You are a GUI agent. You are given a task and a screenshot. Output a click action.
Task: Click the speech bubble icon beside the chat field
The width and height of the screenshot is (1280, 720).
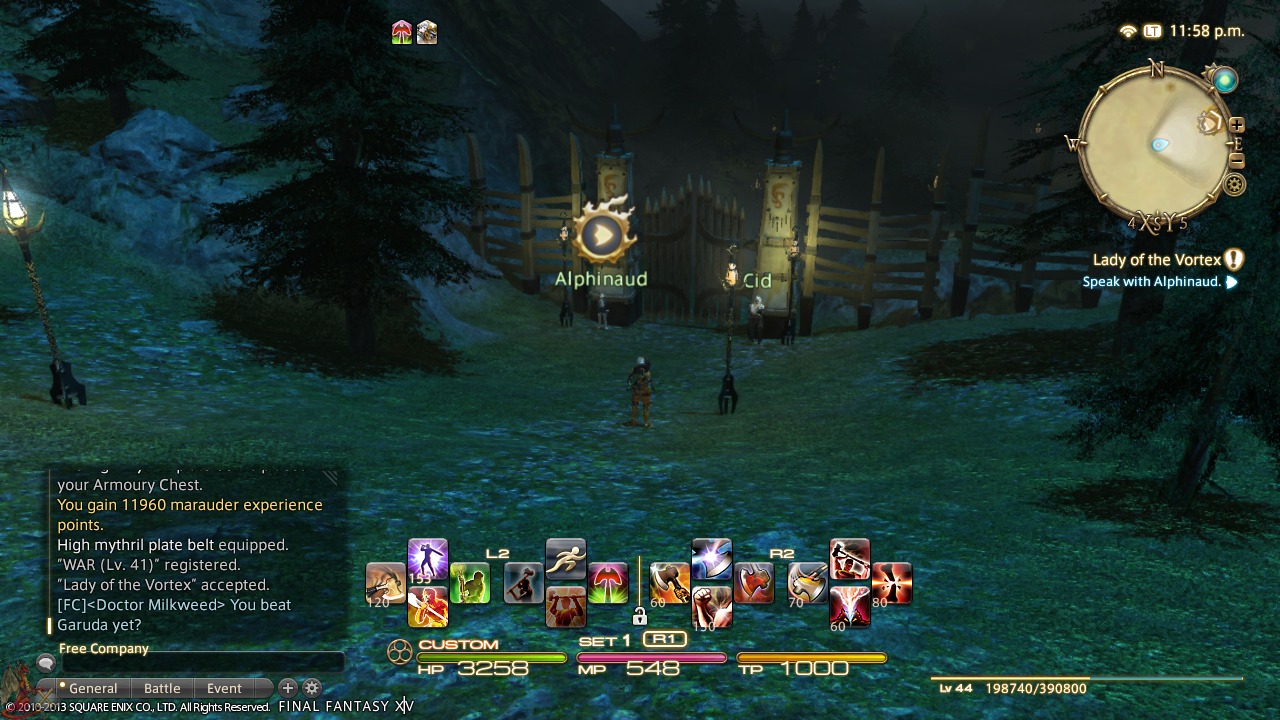47,662
